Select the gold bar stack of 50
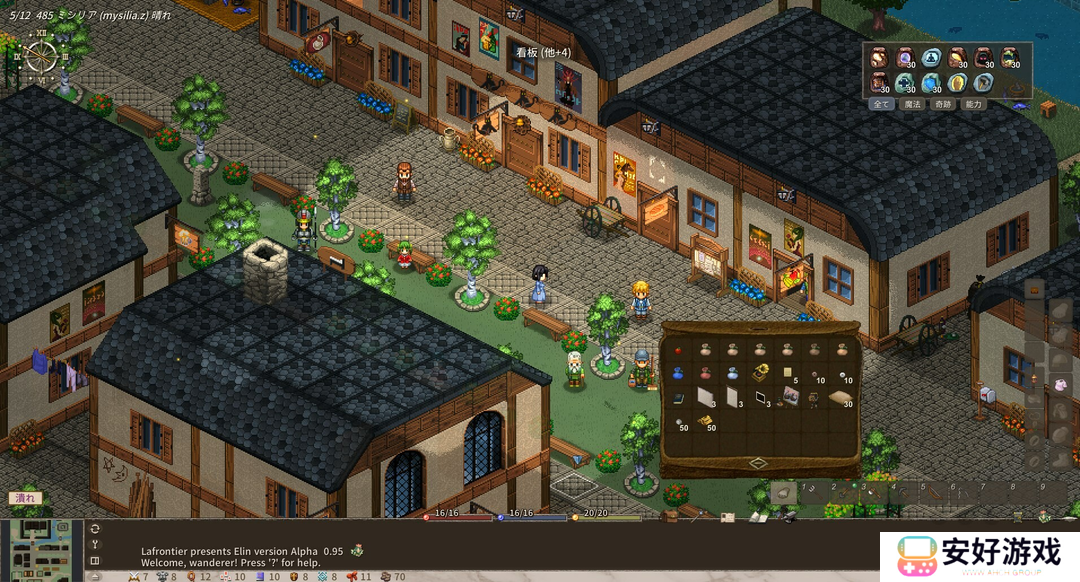 coord(704,422)
